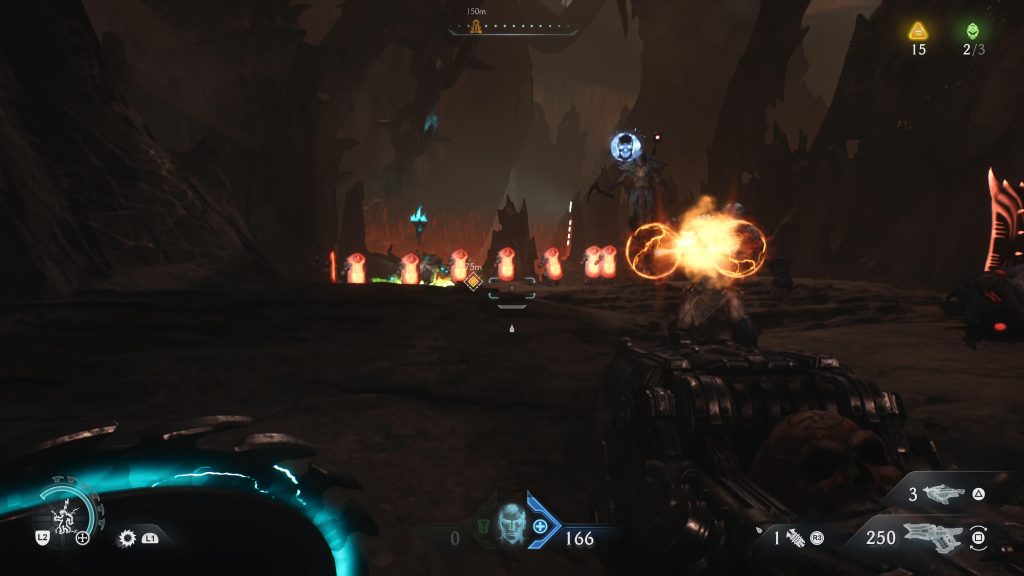Activate the spiked burst ability icon
Screen dimensions: 1024x576
point(127,538)
